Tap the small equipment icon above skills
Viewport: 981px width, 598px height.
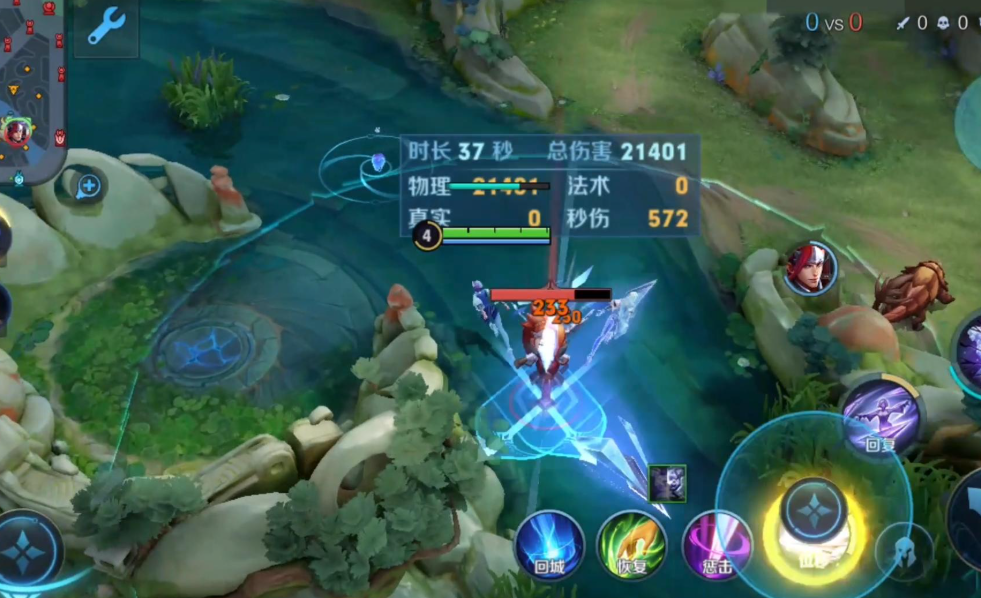[x=667, y=484]
